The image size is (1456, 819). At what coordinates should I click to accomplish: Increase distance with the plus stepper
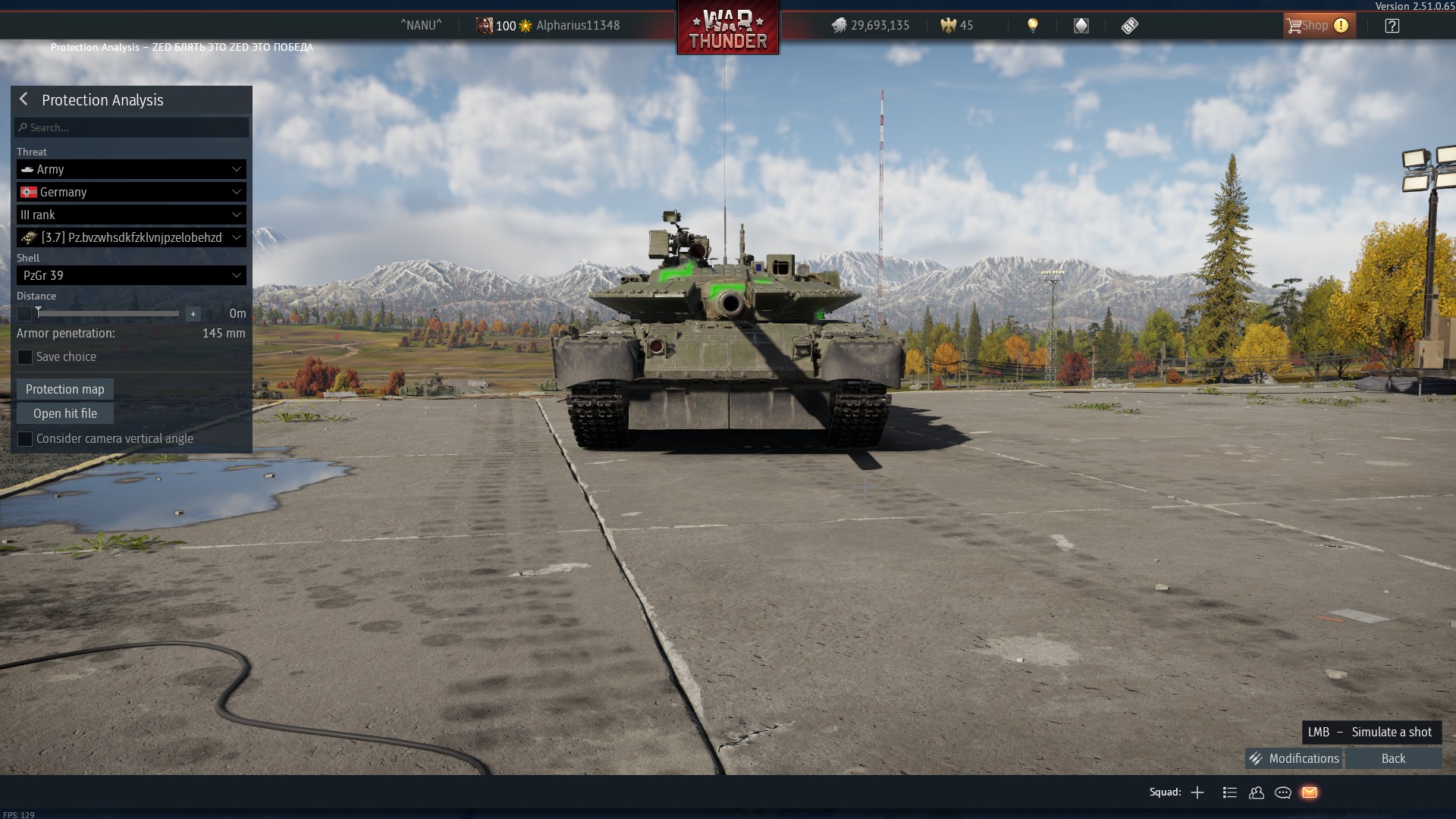click(x=193, y=314)
